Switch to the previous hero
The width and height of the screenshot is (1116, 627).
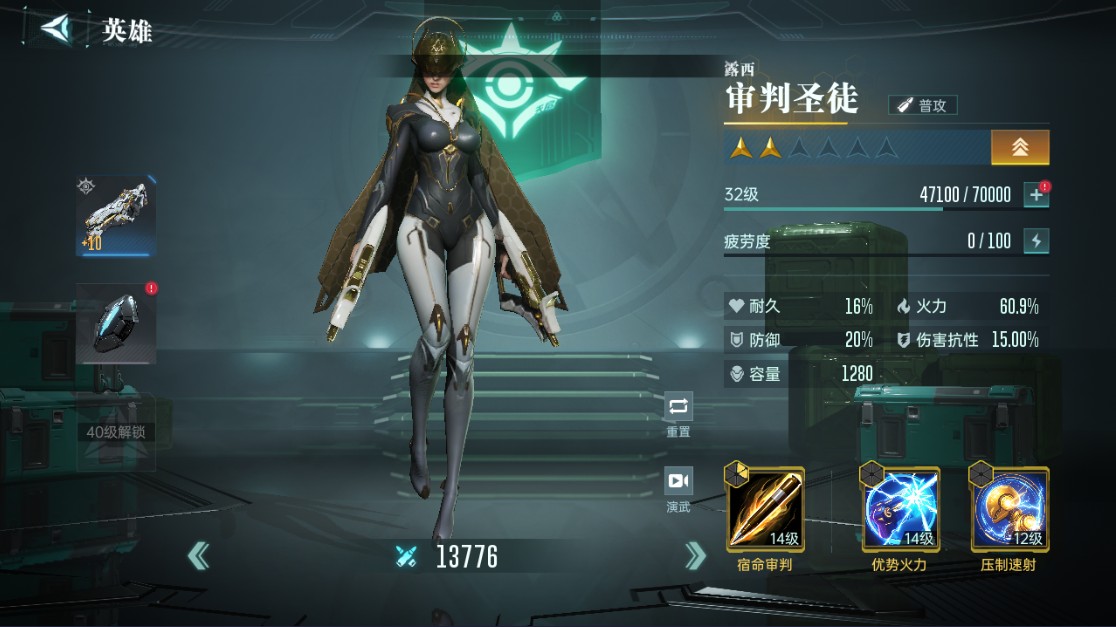pyautogui.click(x=199, y=556)
